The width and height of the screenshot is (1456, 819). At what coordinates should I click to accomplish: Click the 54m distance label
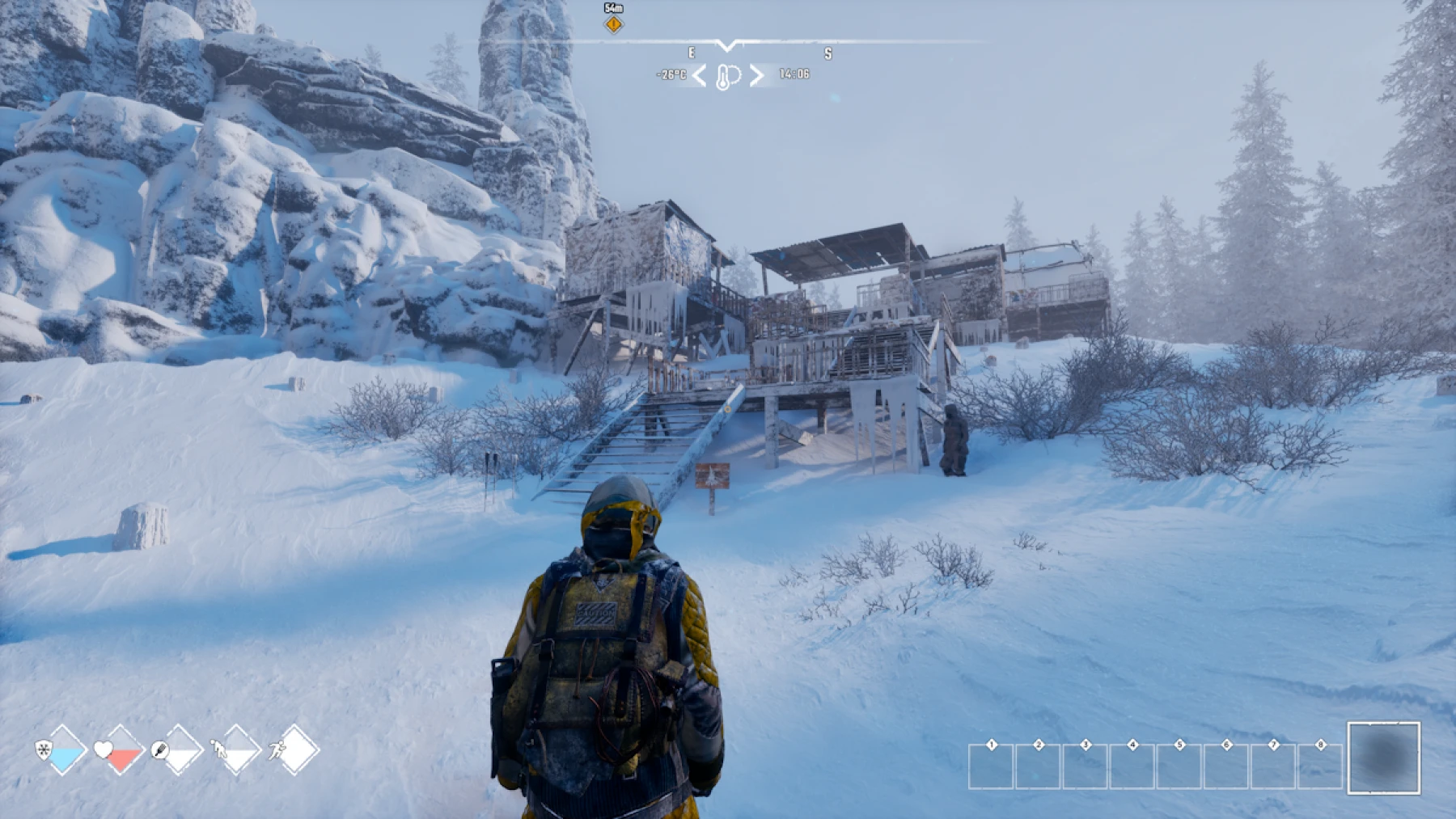[613, 9]
